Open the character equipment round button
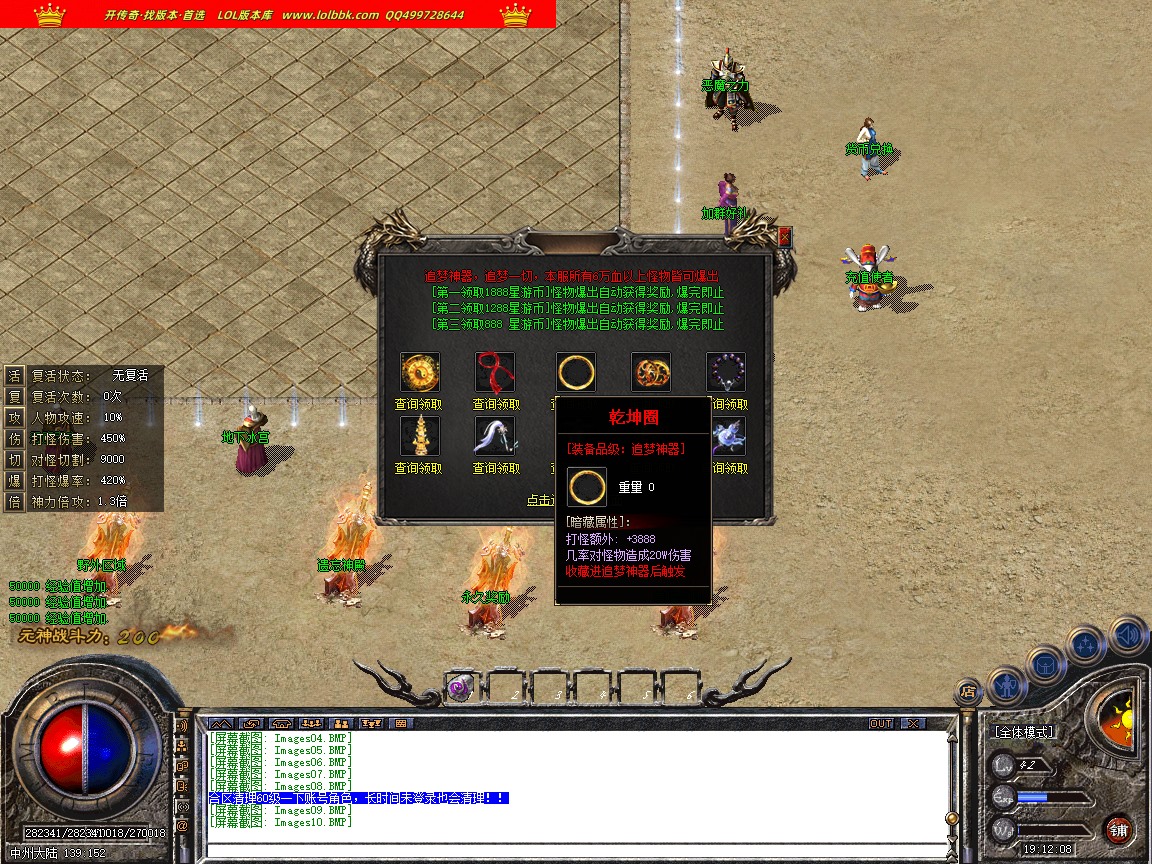 (x=1007, y=684)
